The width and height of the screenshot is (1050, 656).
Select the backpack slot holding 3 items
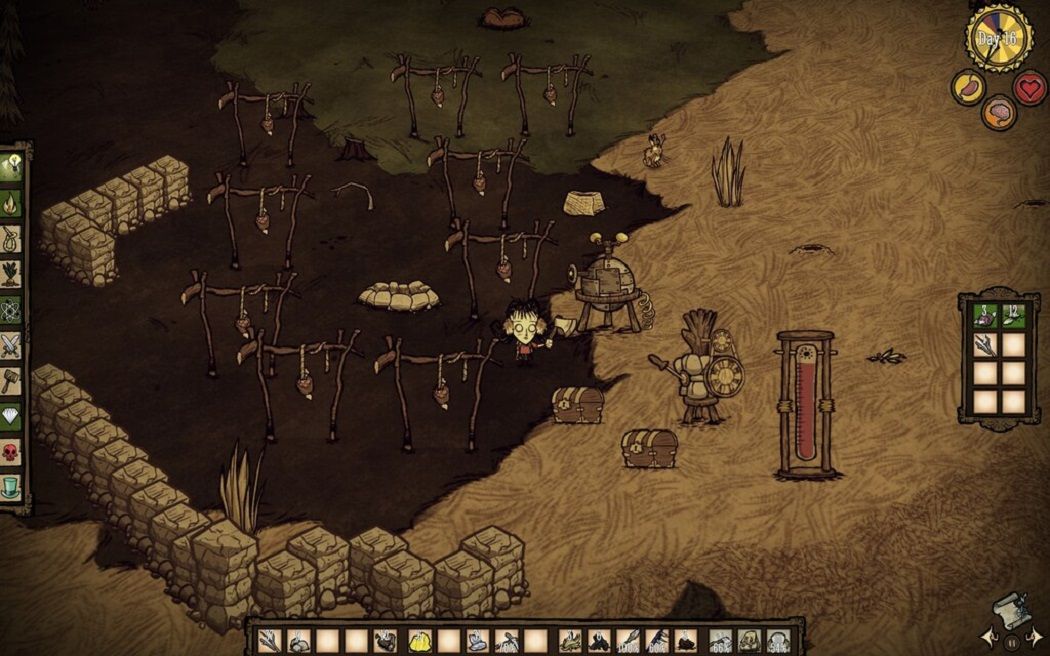[x=986, y=316]
